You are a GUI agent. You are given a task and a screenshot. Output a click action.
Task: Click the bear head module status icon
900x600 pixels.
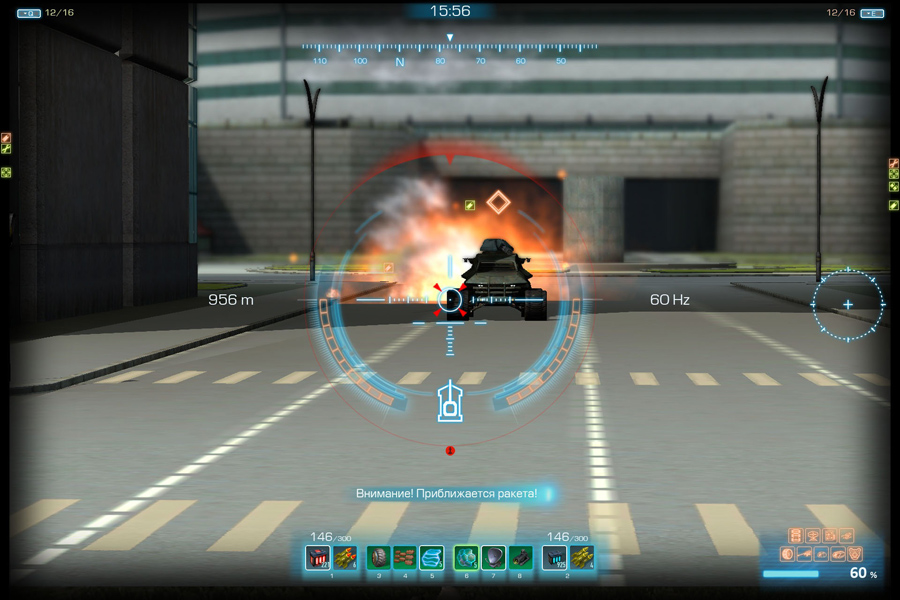click(x=855, y=554)
